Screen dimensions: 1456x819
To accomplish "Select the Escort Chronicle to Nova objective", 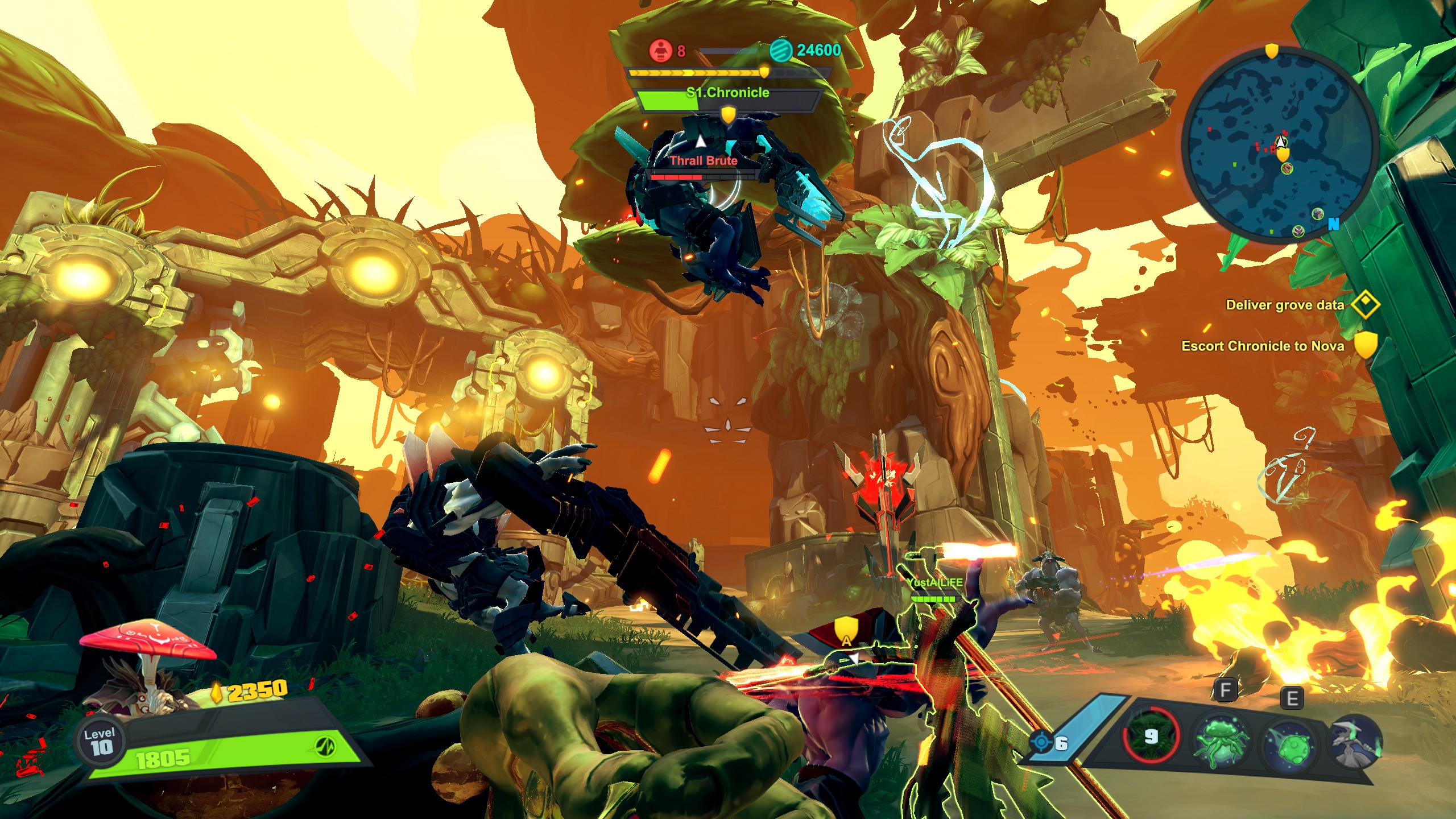I will [1263, 346].
